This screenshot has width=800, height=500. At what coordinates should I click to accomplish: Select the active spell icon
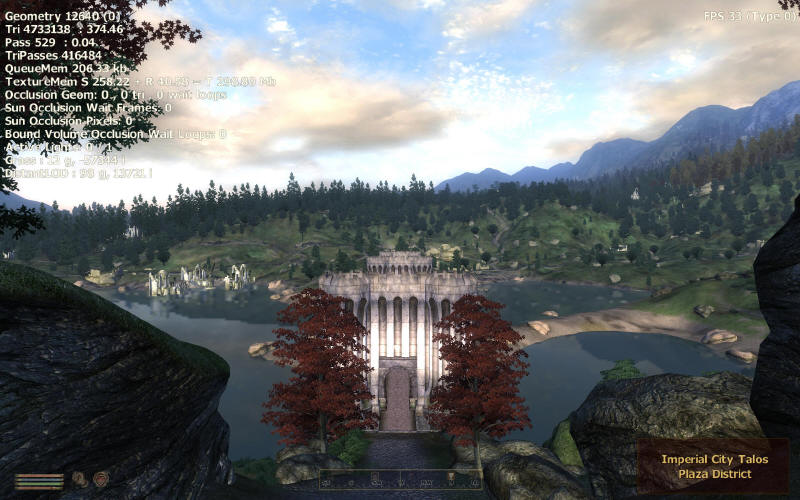tap(100, 479)
